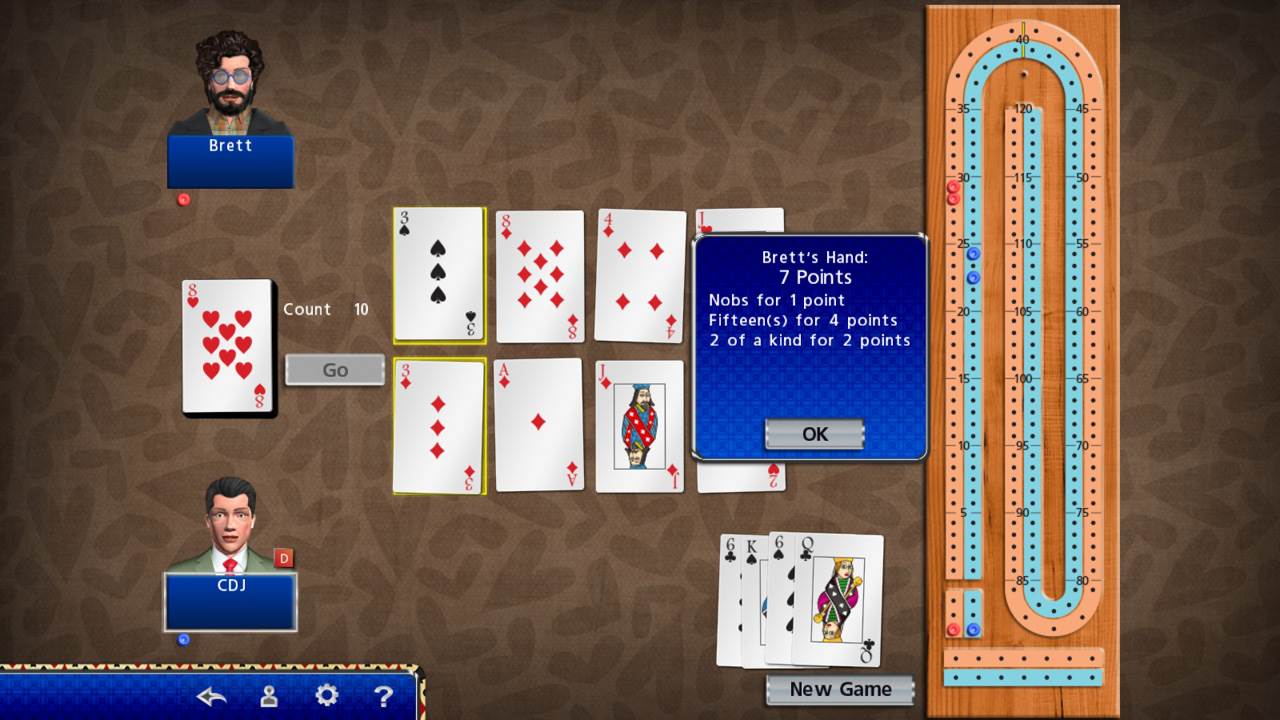Start a New Game
1280x720 pixels.
pyautogui.click(x=839, y=689)
